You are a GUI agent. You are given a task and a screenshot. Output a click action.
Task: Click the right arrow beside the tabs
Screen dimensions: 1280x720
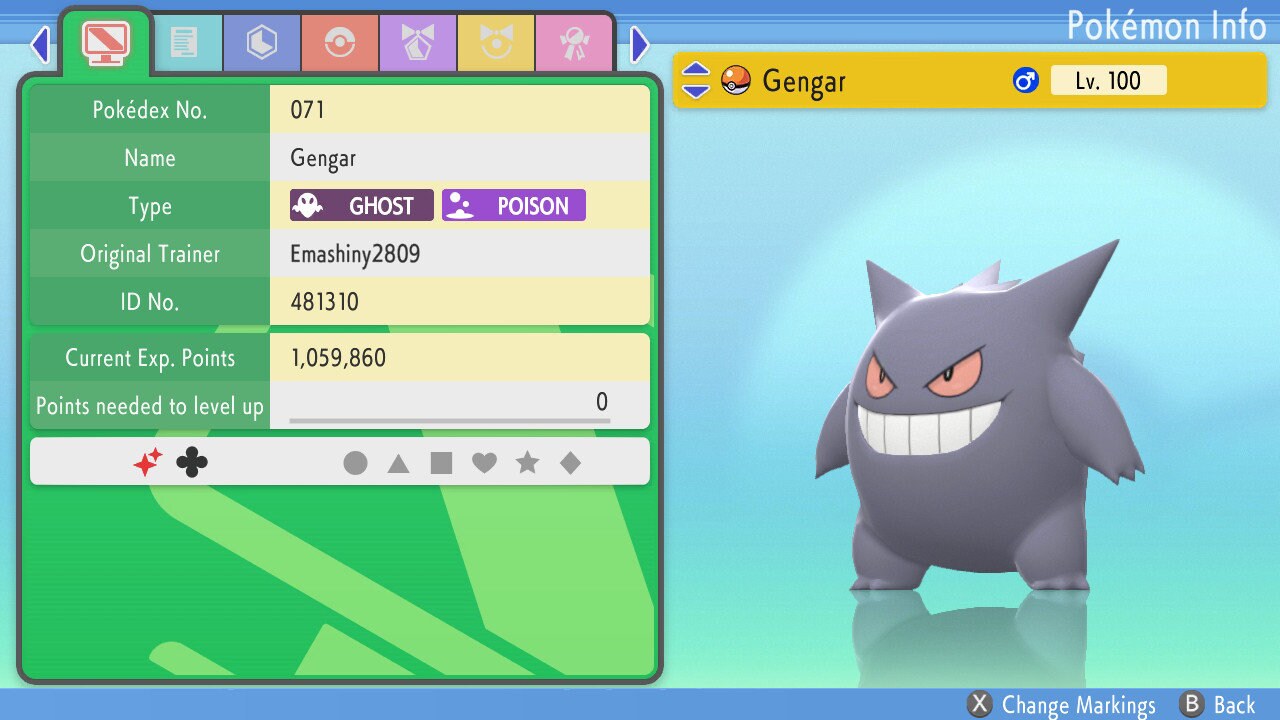640,44
